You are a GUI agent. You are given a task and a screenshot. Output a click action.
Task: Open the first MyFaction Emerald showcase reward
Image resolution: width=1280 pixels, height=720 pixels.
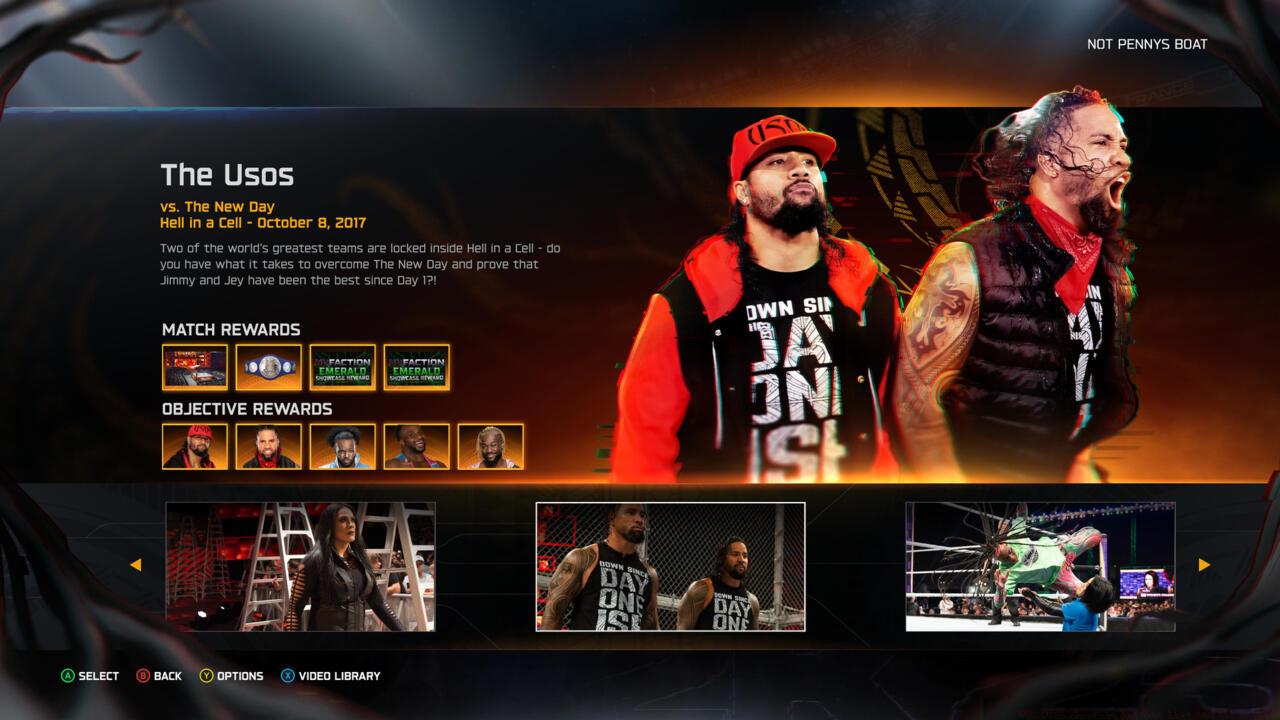(x=342, y=367)
